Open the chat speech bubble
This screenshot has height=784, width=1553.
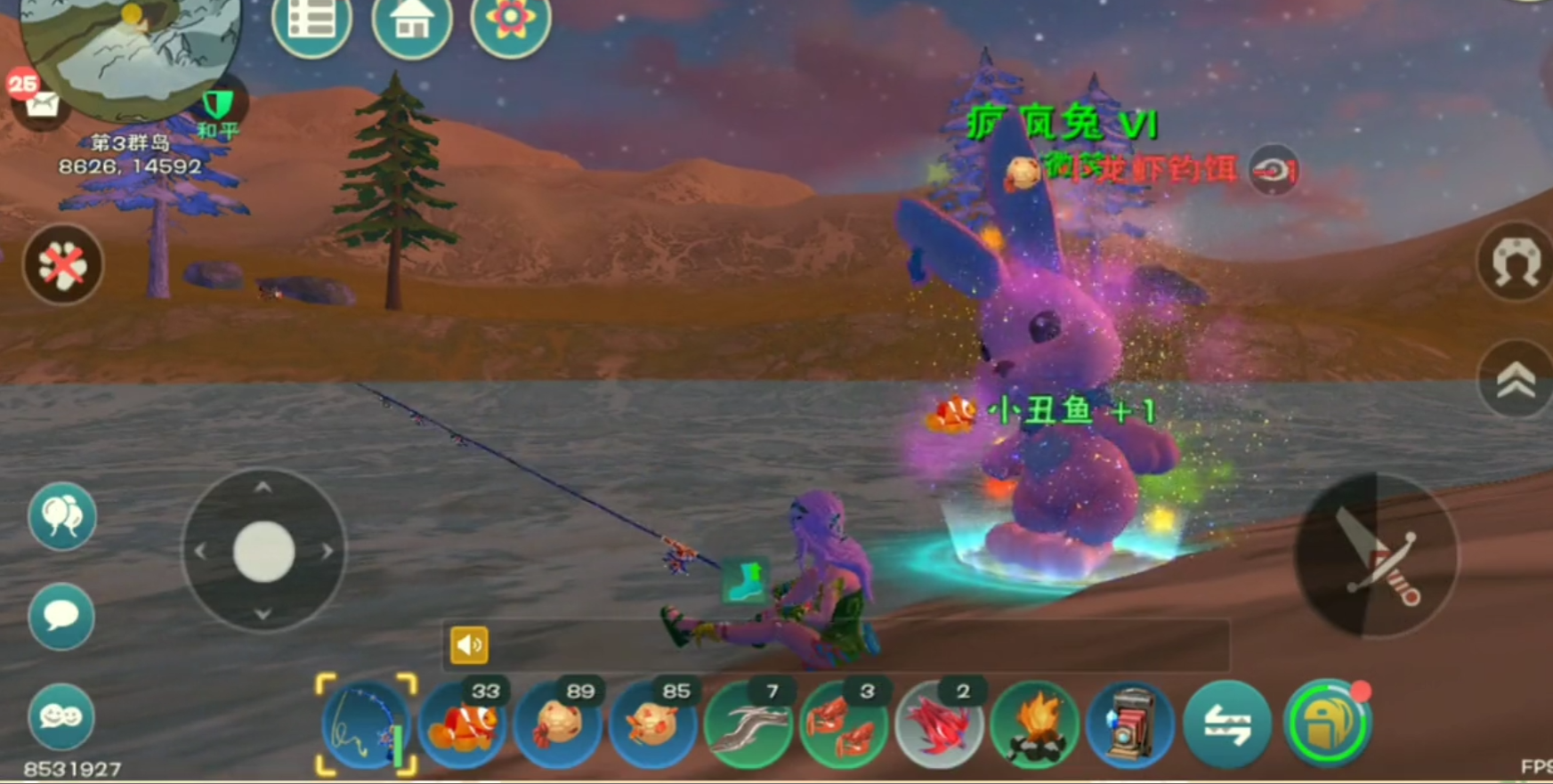pyautogui.click(x=61, y=616)
